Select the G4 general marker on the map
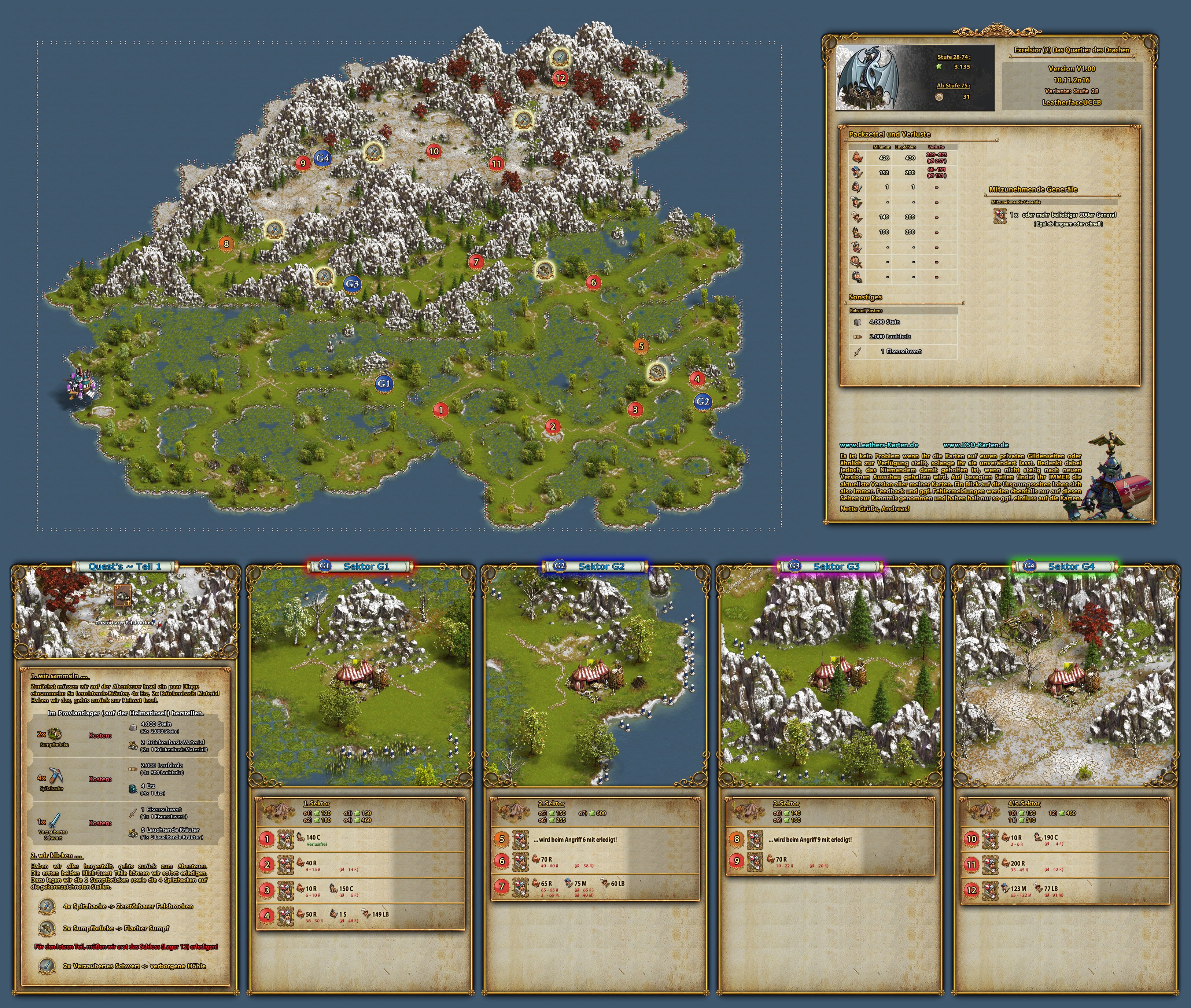Viewport: 1191px width, 1008px height. coord(322,158)
